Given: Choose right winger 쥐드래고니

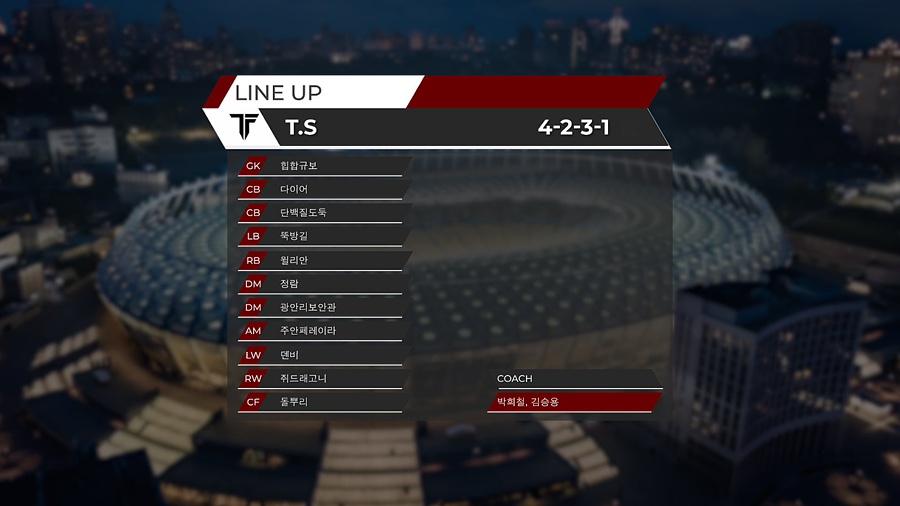Looking at the screenshot, I should tap(303, 379).
